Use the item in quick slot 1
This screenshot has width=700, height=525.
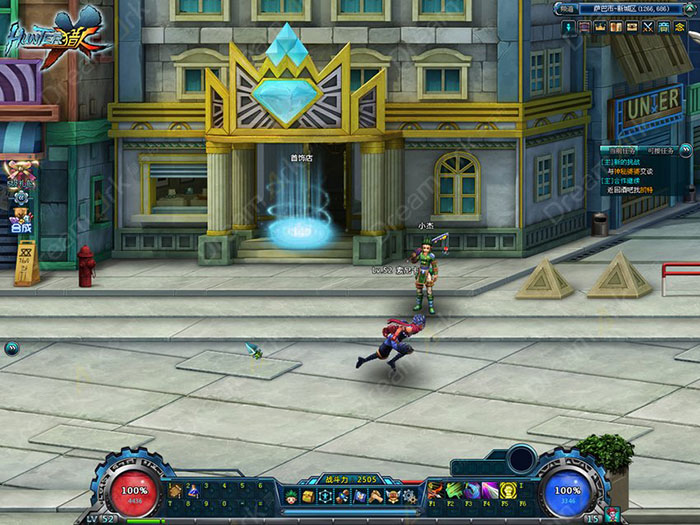pos(175,491)
